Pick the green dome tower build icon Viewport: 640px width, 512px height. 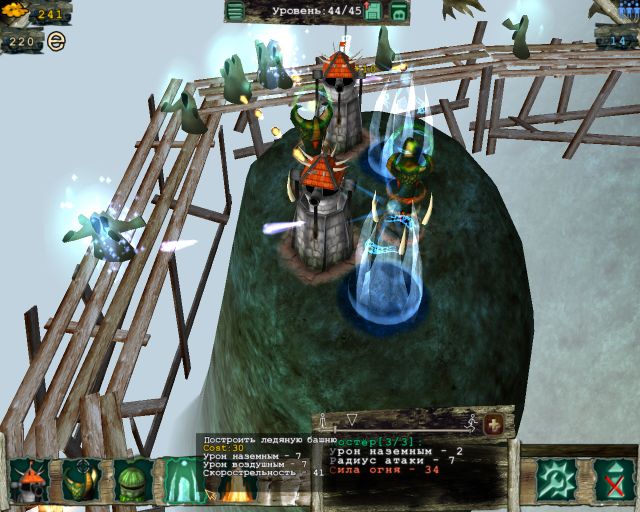pyautogui.click(x=133, y=480)
